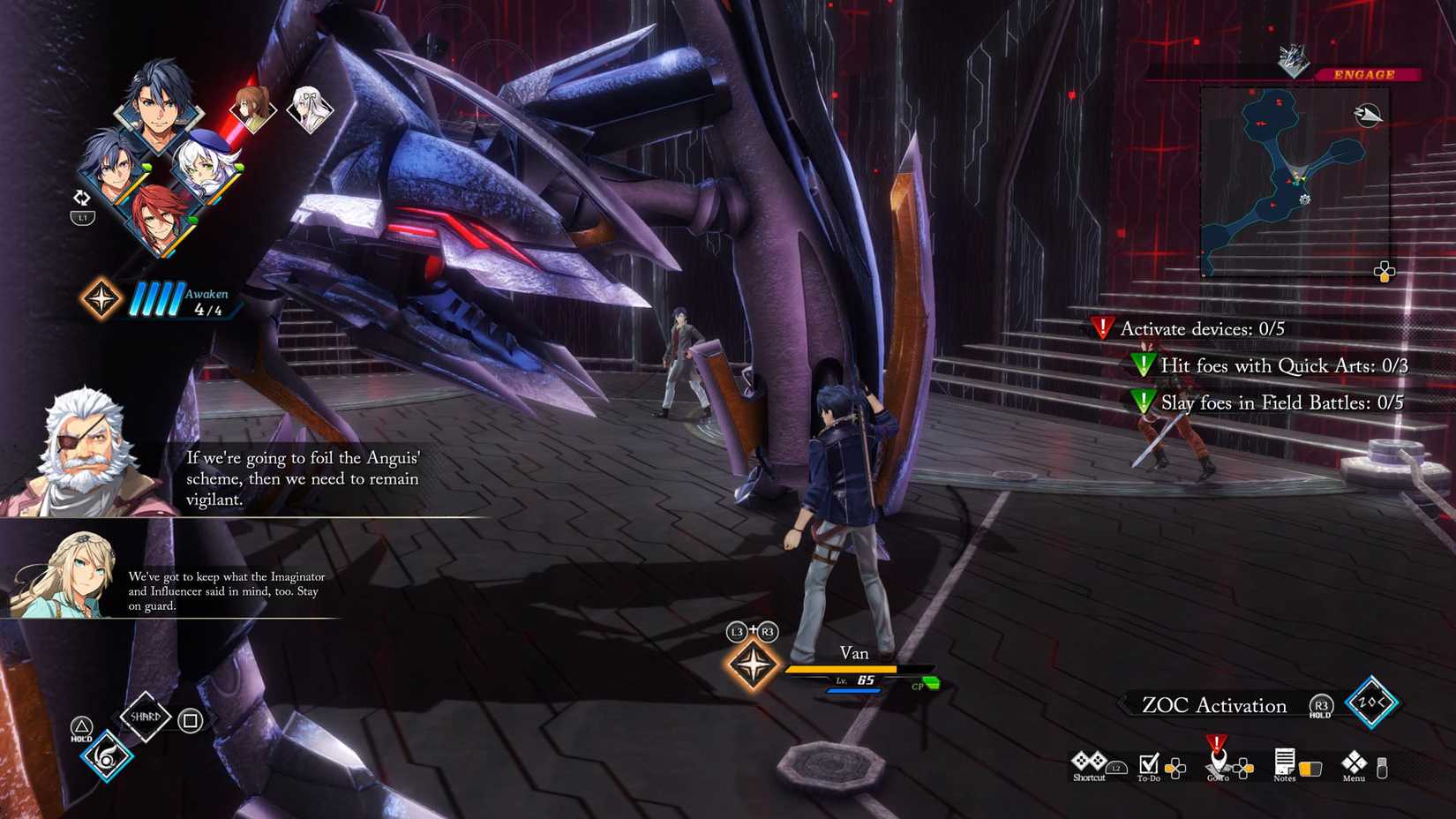Toggle the red Activate devices objective marker
The height and width of the screenshot is (819, 1456).
click(1102, 328)
